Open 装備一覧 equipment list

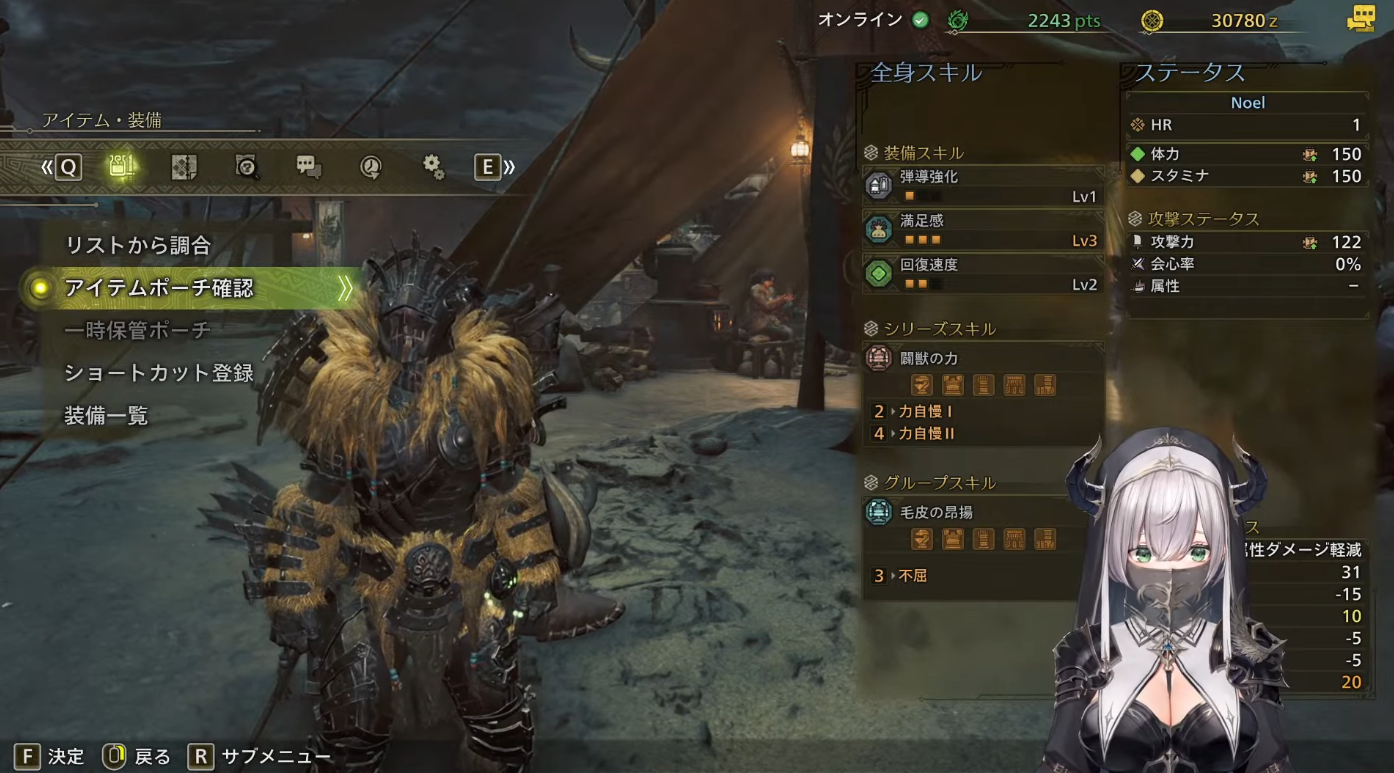coord(106,415)
